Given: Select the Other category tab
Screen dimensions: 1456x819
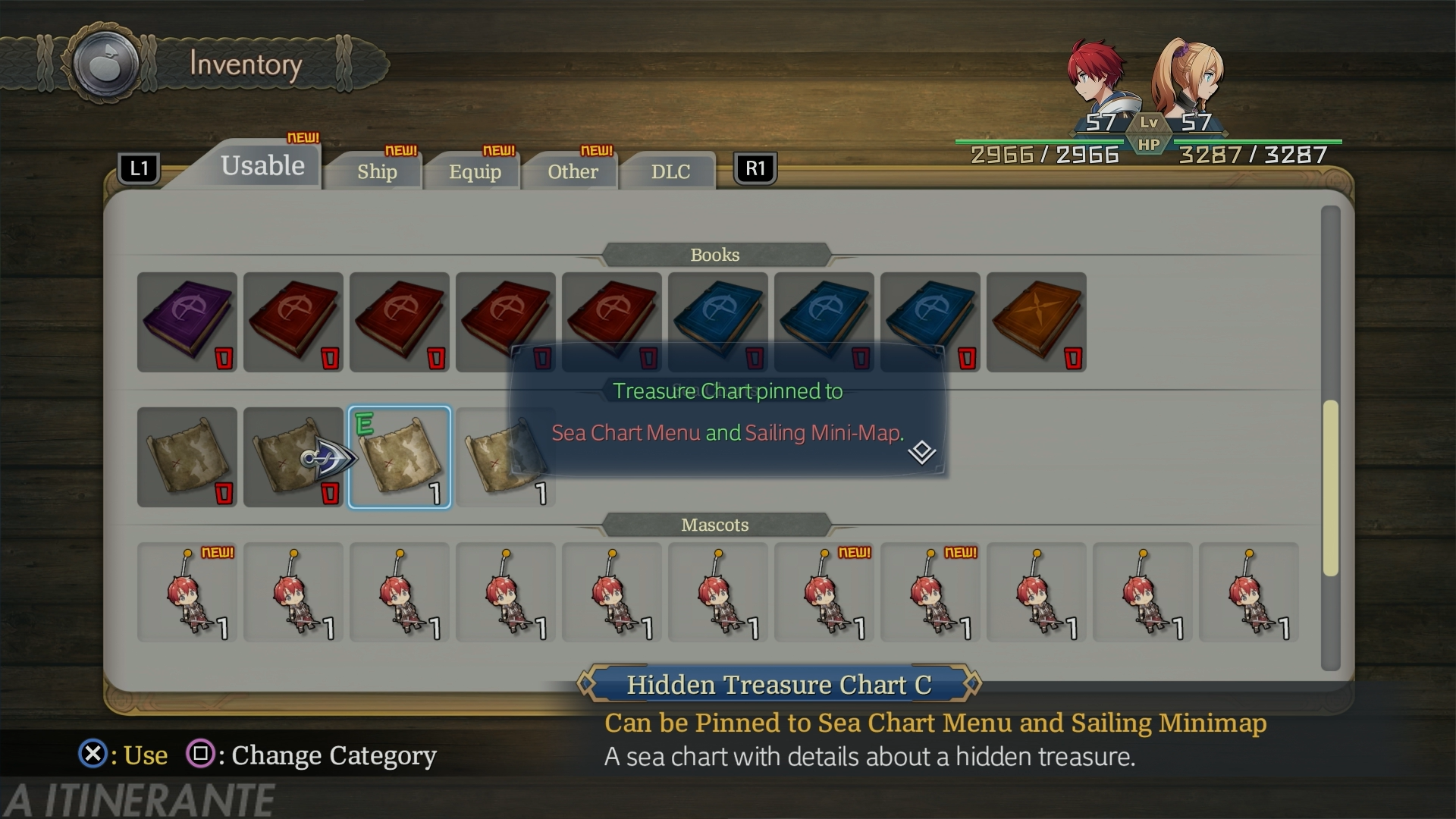Looking at the screenshot, I should point(573,171).
